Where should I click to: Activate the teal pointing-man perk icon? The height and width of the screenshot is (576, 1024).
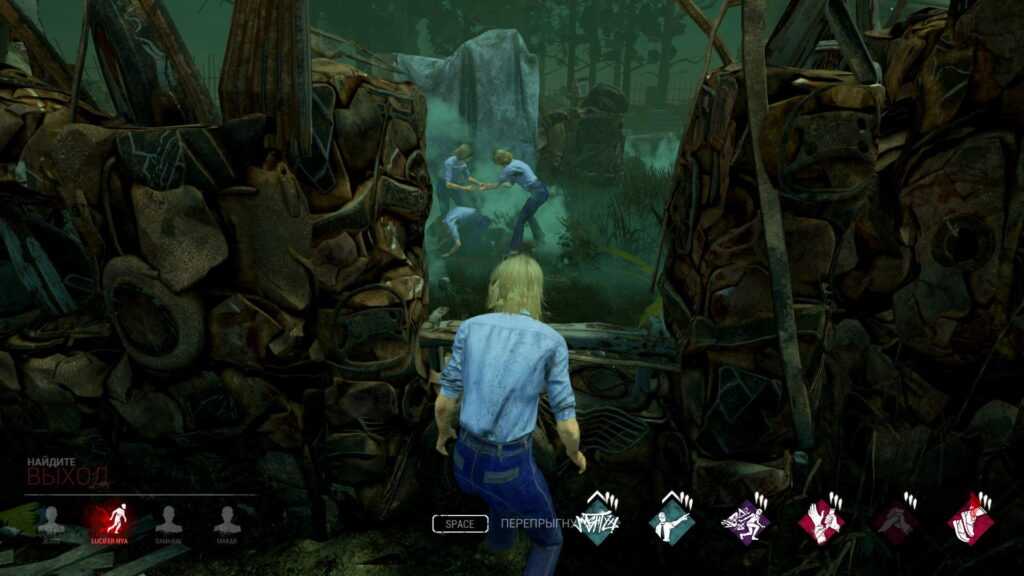point(671,521)
